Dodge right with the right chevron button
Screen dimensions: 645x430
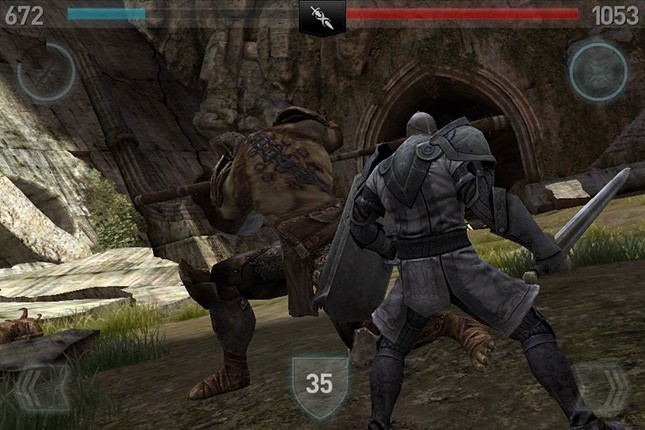(x=602, y=388)
